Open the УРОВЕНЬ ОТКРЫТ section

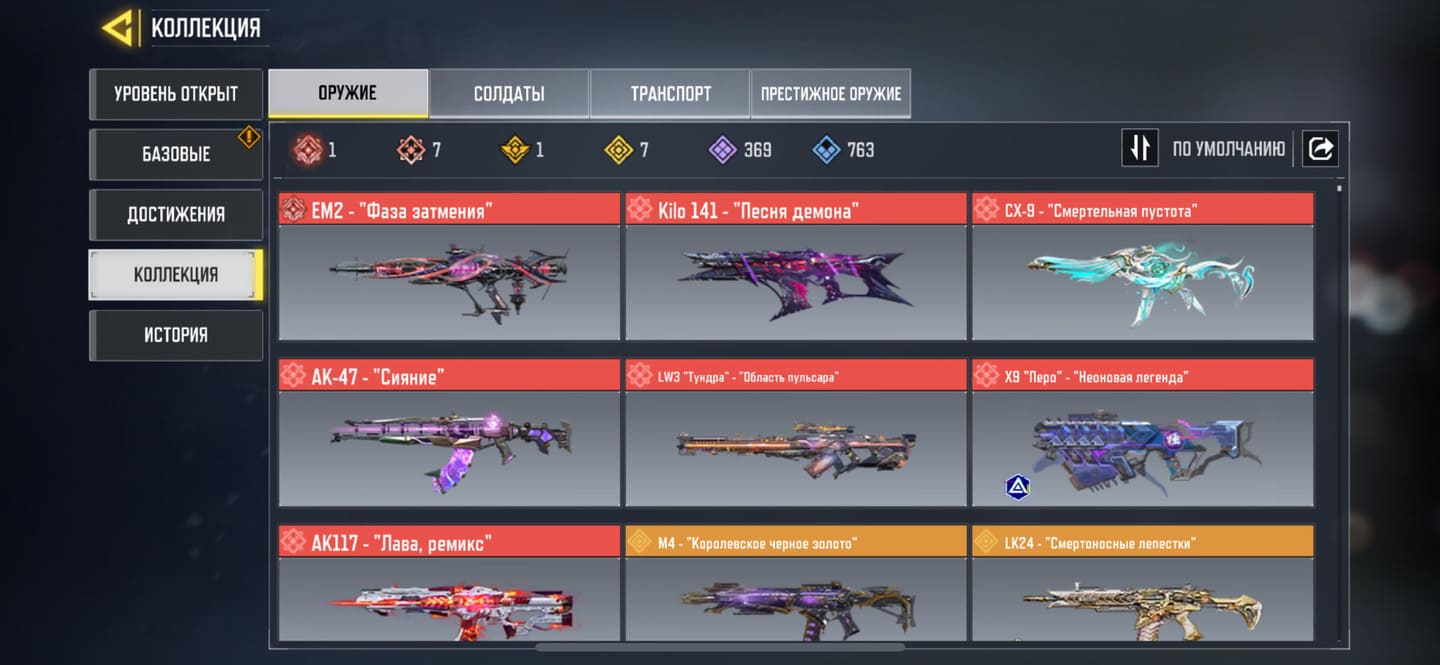(x=176, y=94)
